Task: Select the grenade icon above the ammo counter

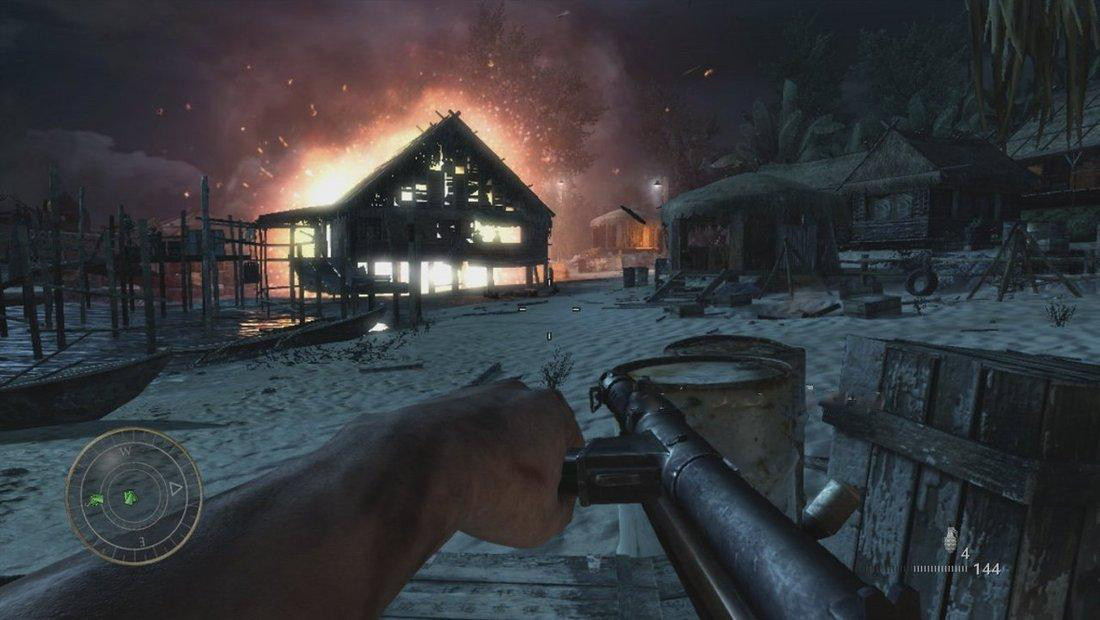Action: (x=951, y=537)
